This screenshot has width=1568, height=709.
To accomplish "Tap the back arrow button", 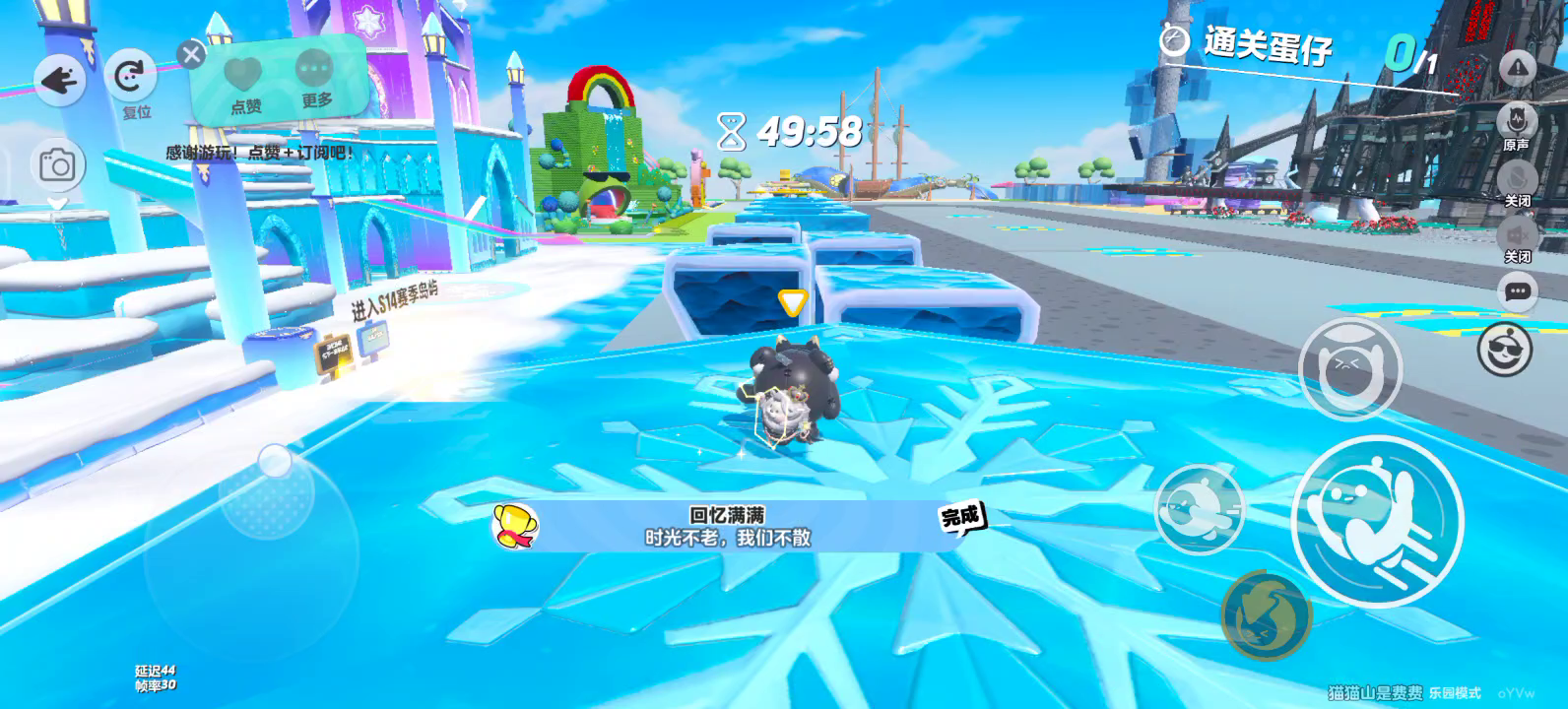I will click(60, 81).
